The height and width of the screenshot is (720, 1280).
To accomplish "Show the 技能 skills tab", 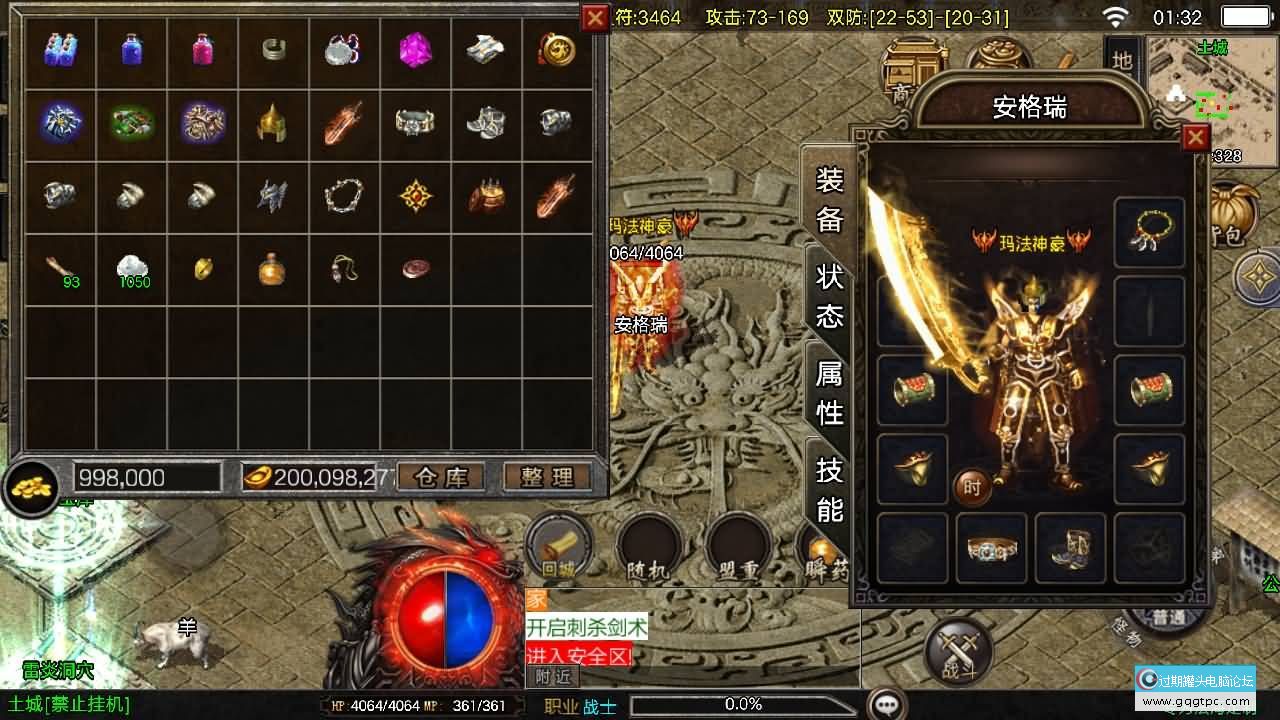I will coord(829,489).
